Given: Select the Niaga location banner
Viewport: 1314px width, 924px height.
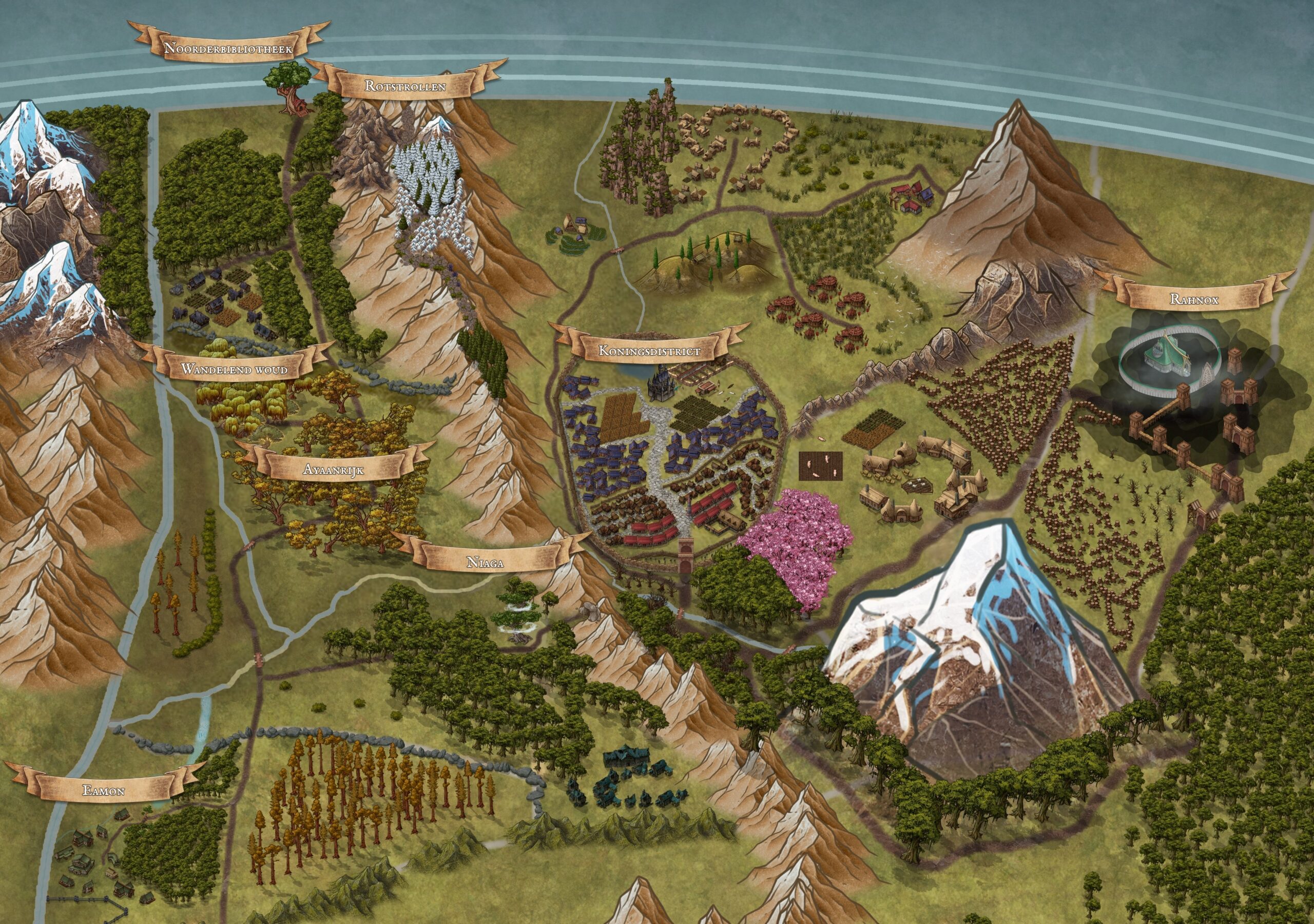Looking at the screenshot, I should pos(486,562).
